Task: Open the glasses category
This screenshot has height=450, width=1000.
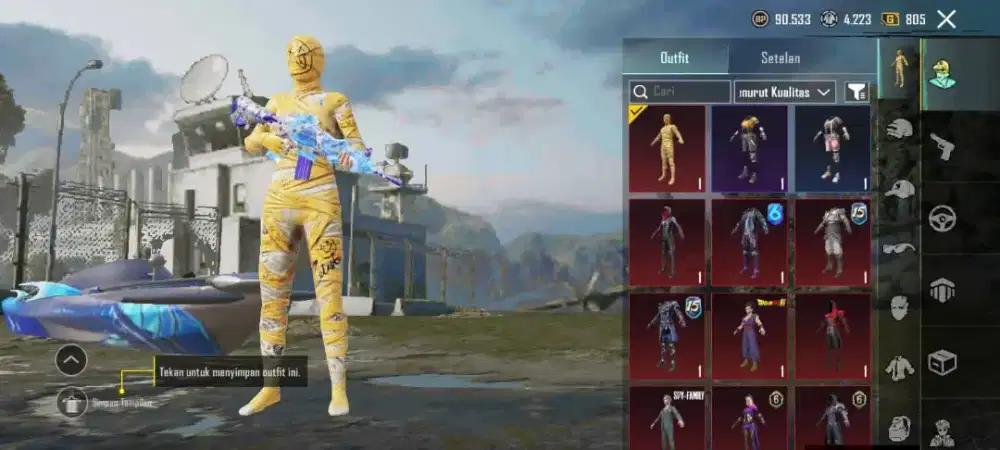Action: tap(900, 247)
